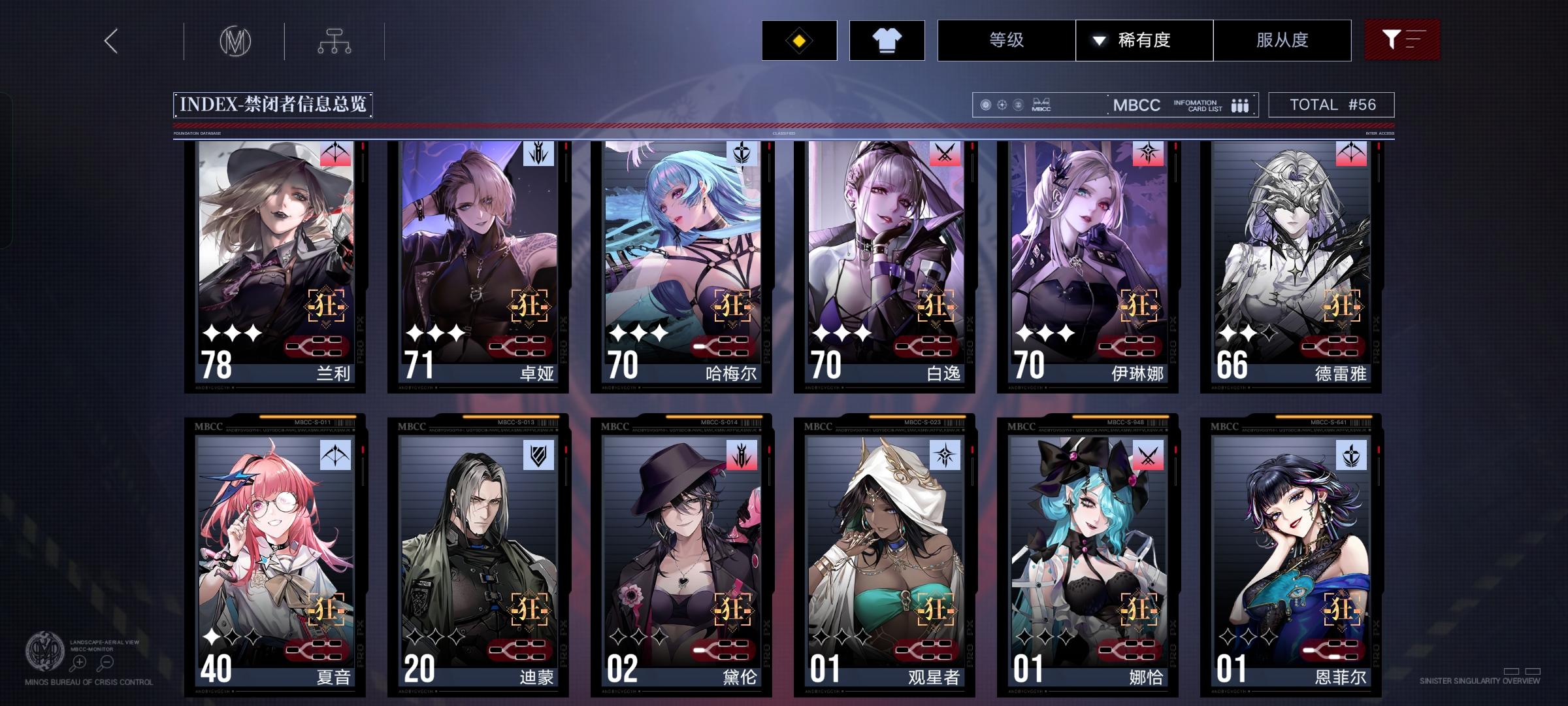Select the crossbow class icon on 兰利's card
The width and height of the screenshot is (1568, 706).
[335, 155]
